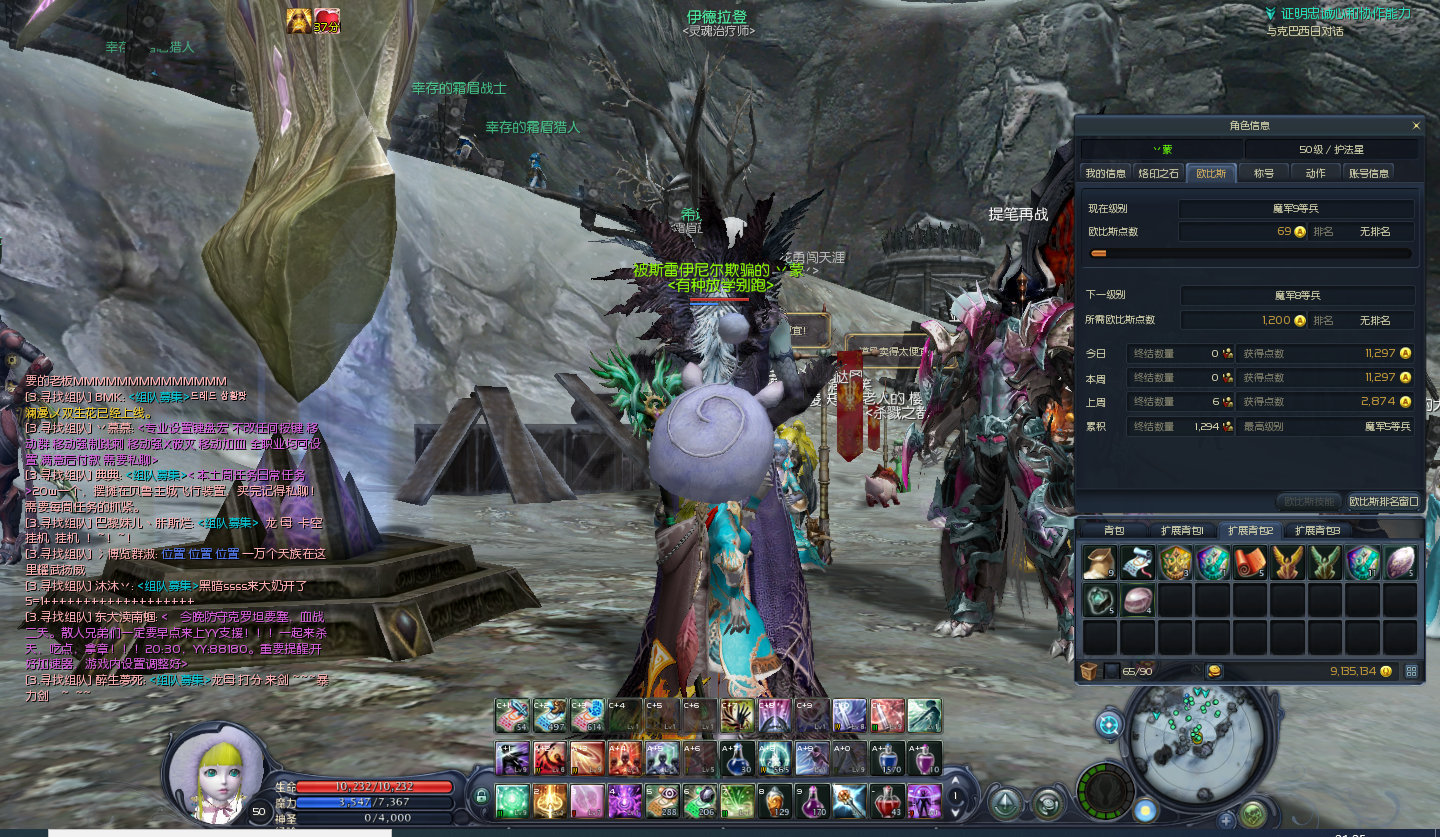Viewport: 1440px width, 837px height.
Task: Use the blue flask on A+7
Action: [x=737, y=758]
